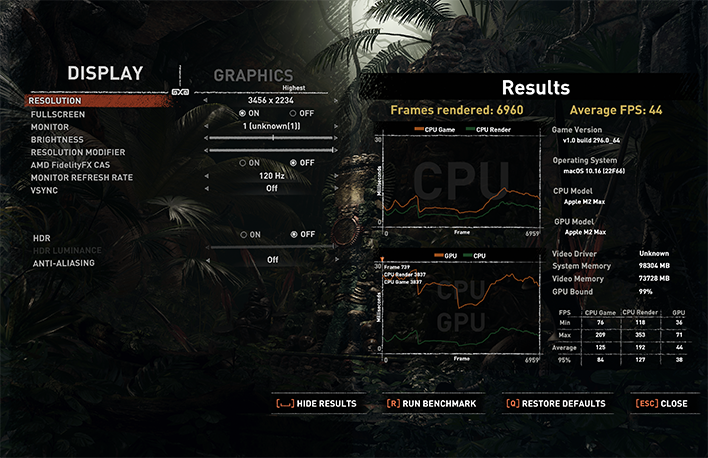Run the benchmark
The height and width of the screenshot is (458, 708).
pos(431,404)
